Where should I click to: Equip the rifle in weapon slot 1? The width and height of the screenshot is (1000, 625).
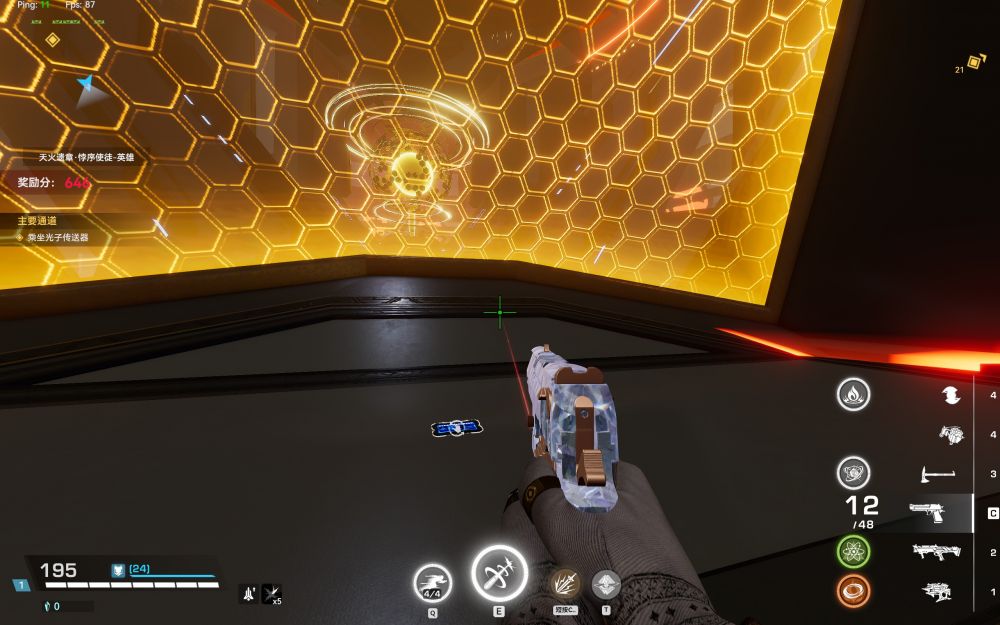936,591
